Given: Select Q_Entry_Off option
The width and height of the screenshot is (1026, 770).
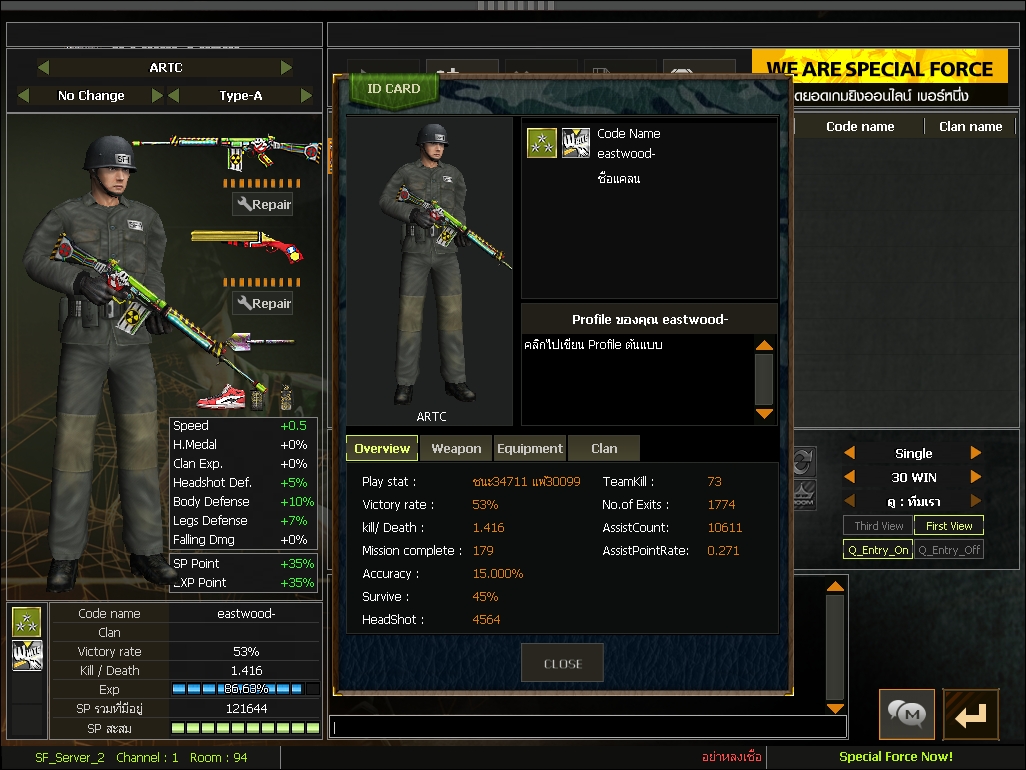Looking at the screenshot, I should point(949,550).
